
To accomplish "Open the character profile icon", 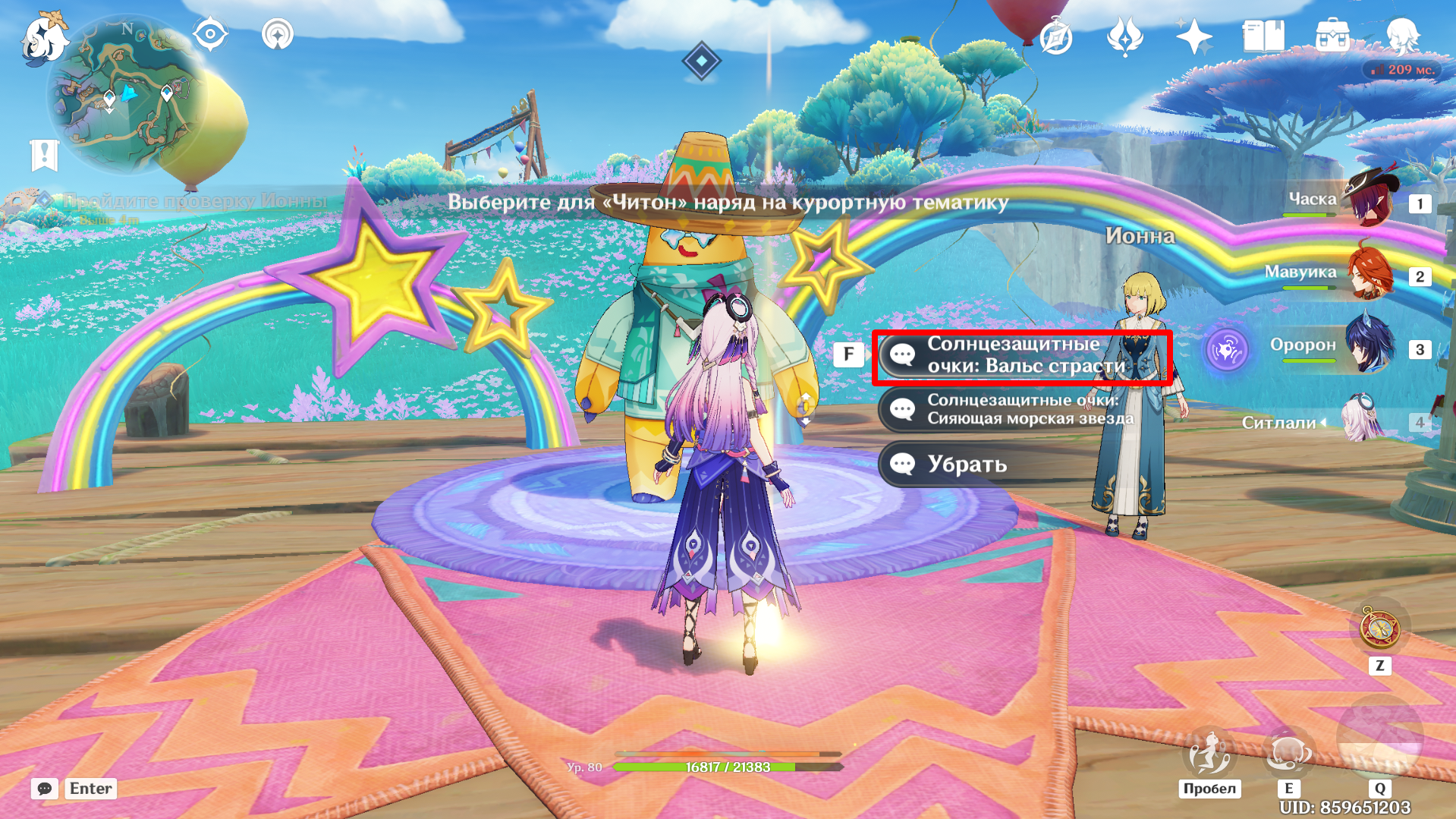I will tap(1401, 35).
